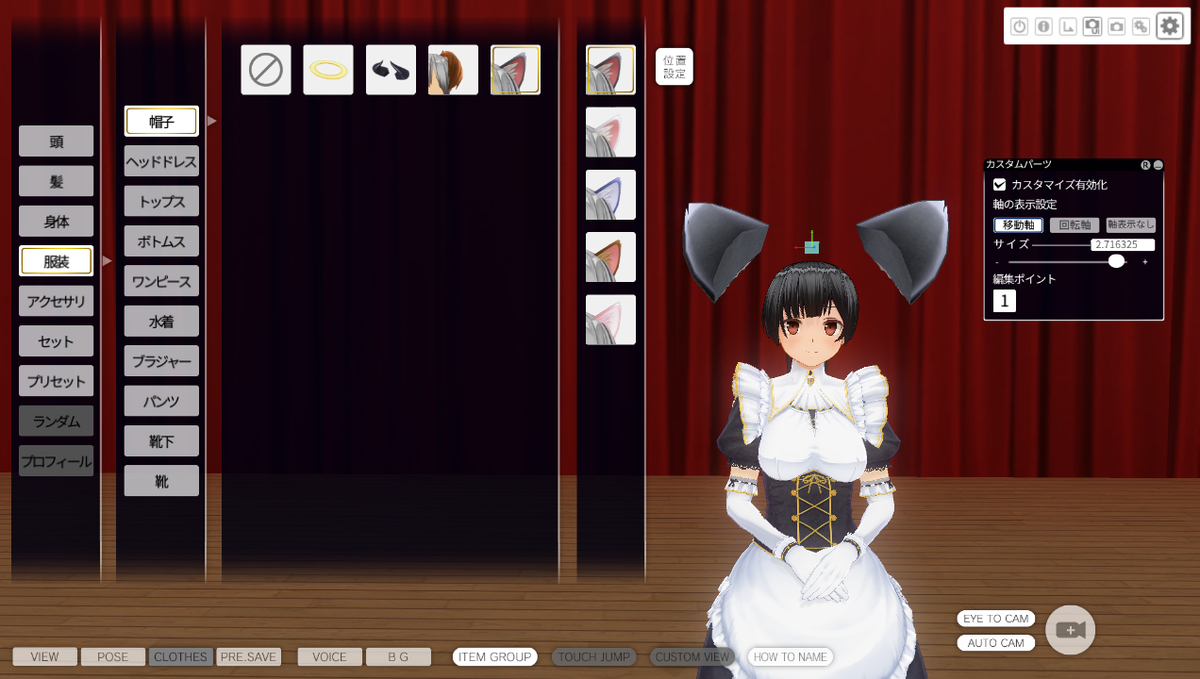Screen dimensions: 1200x679
Task: Select the 帽子 clothing category
Action: [x=161, y=121]
